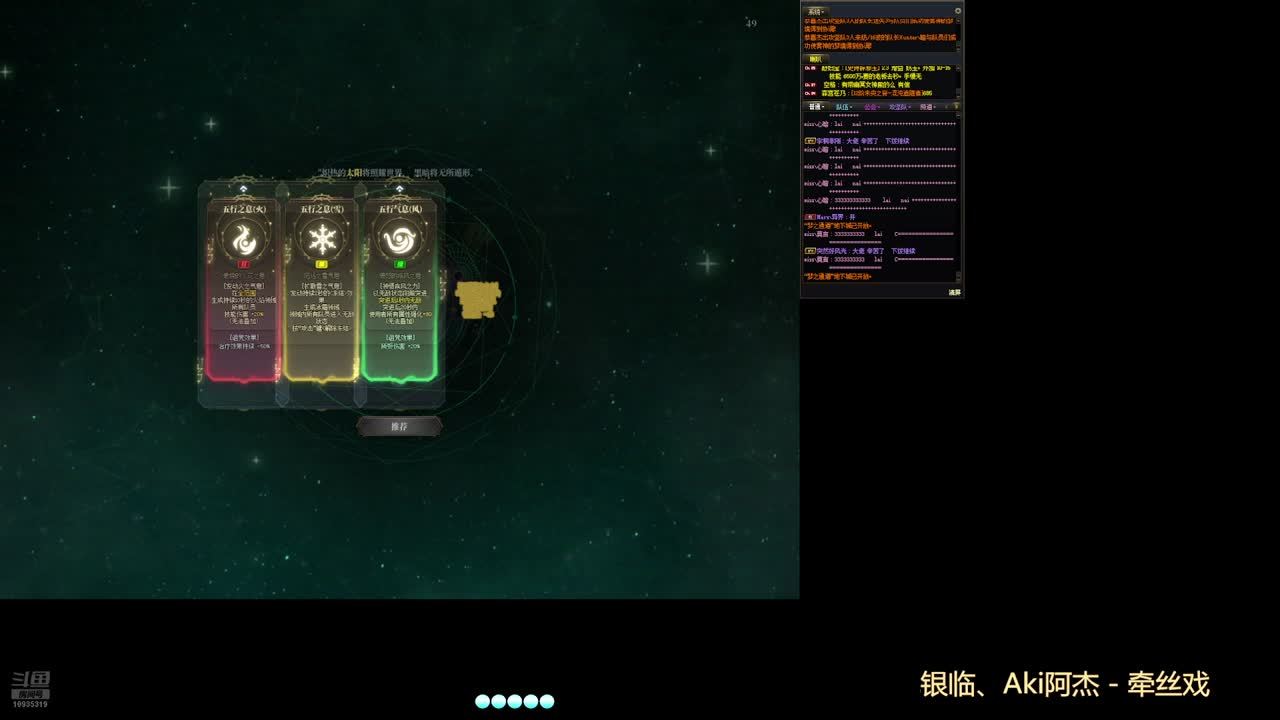This screenshot has height=720, width=1280.
Task: Choose the fire element card 五行之息(火)
Action: click(242, 290)
